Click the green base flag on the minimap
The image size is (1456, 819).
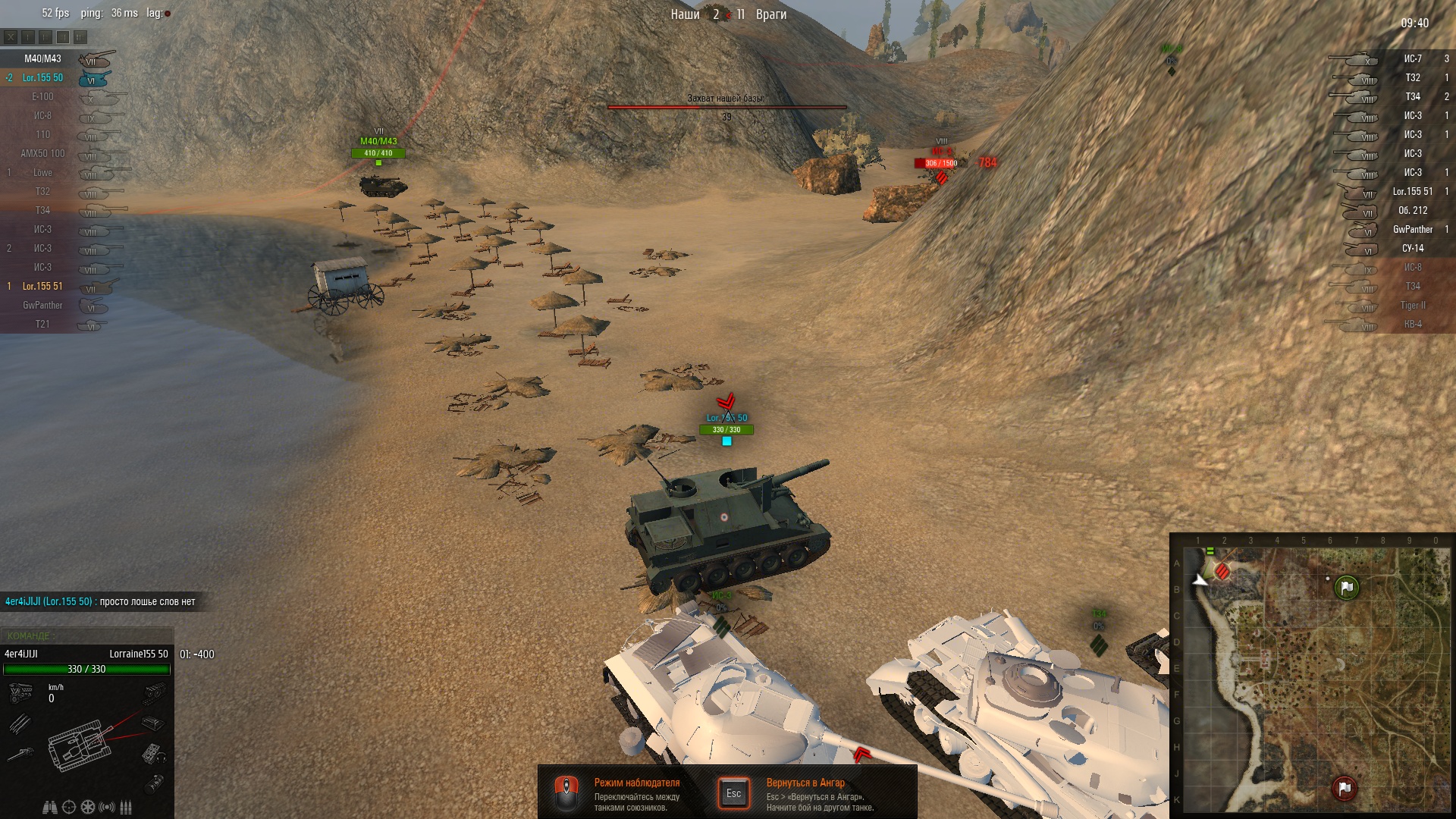pos(1346,587)
